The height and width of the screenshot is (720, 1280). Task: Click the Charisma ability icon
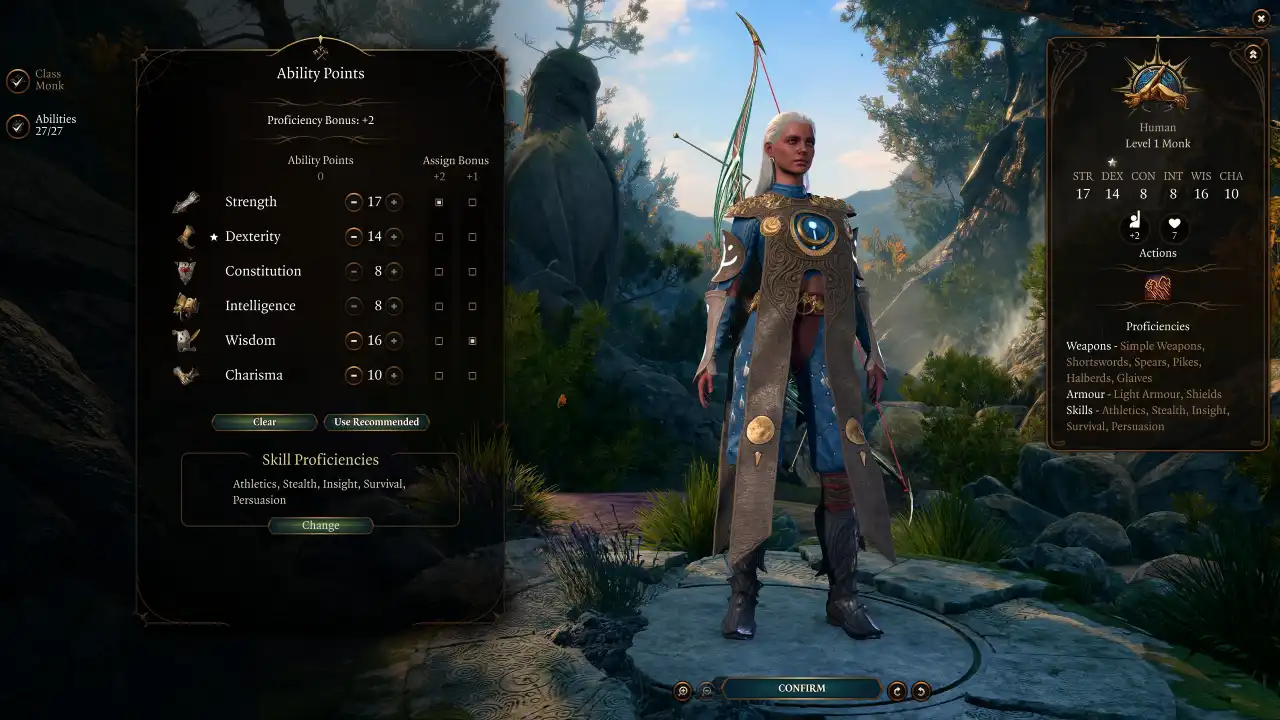coord(186,374)
